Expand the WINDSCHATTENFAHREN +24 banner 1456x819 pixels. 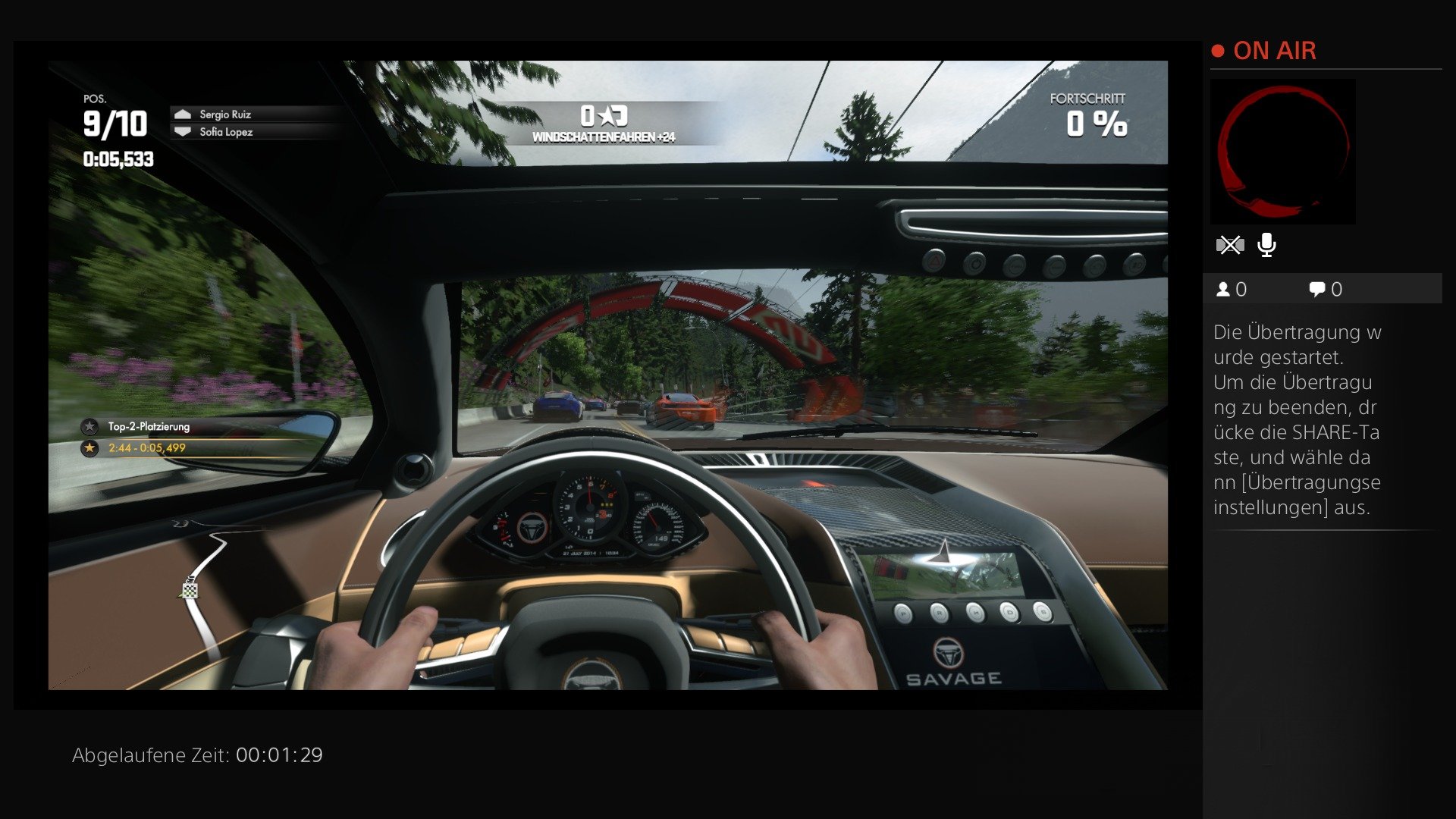coord(603,137)
